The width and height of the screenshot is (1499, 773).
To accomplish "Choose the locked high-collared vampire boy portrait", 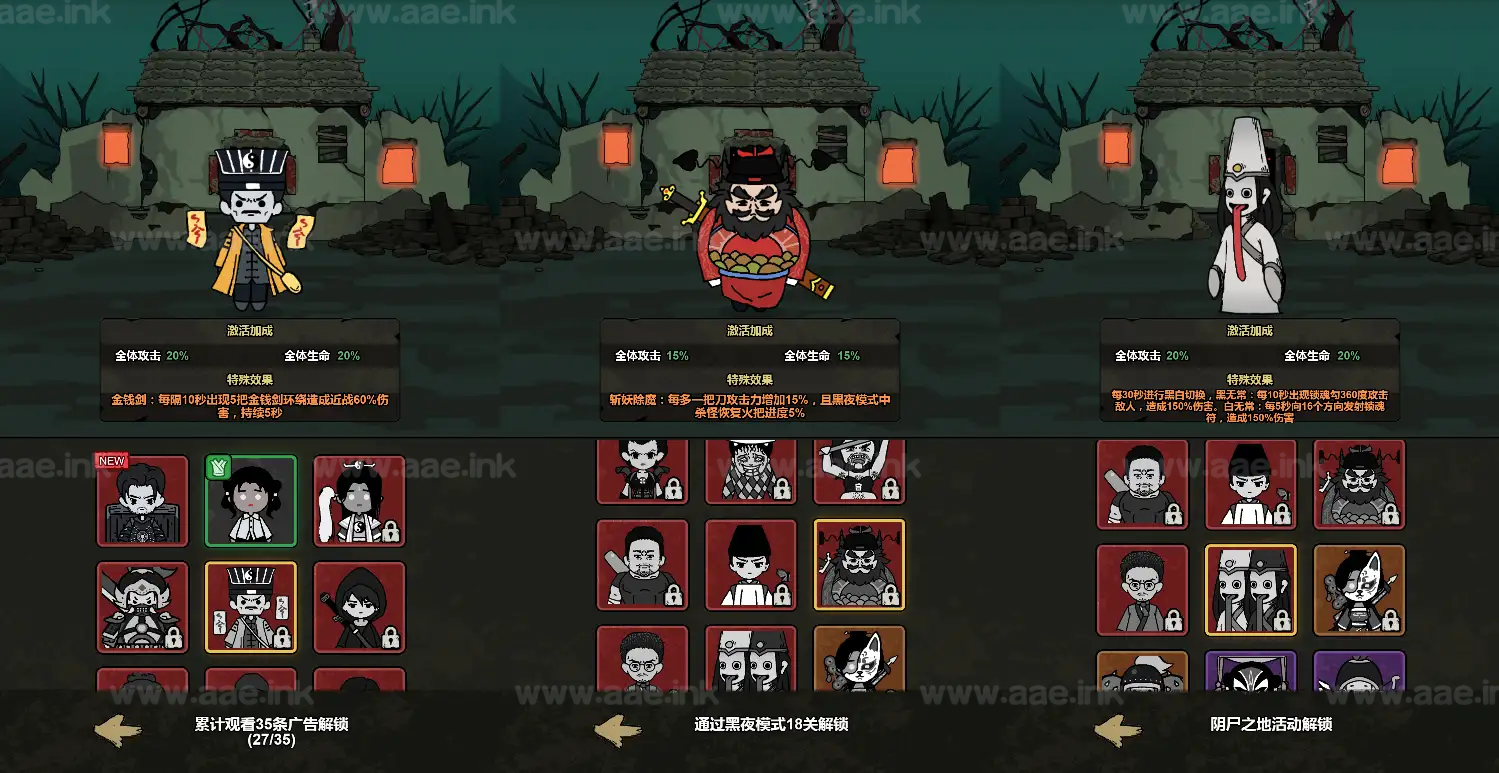I will 642,472.
